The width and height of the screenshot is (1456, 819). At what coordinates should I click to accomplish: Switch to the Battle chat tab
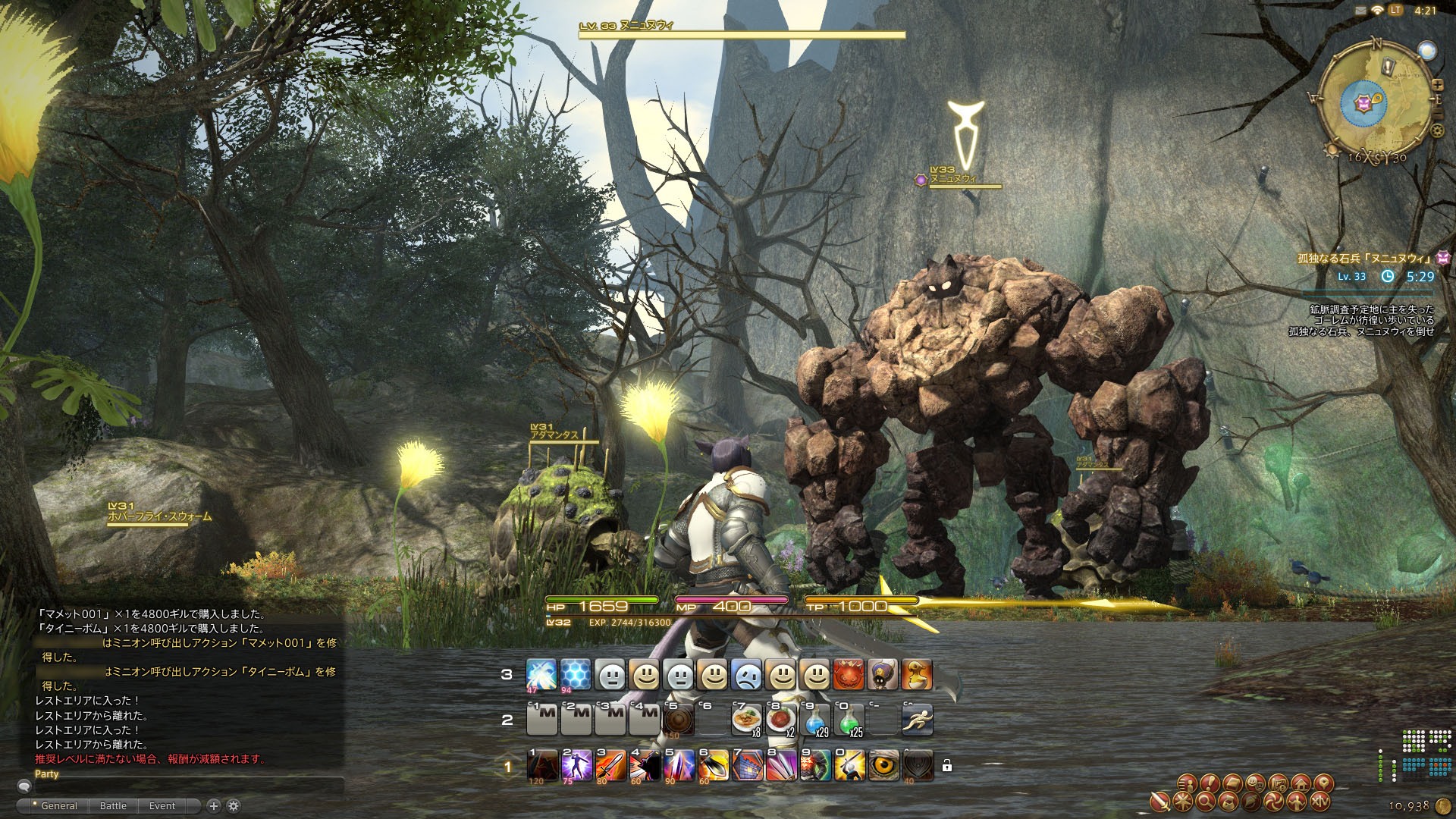[x=112, y=806]
